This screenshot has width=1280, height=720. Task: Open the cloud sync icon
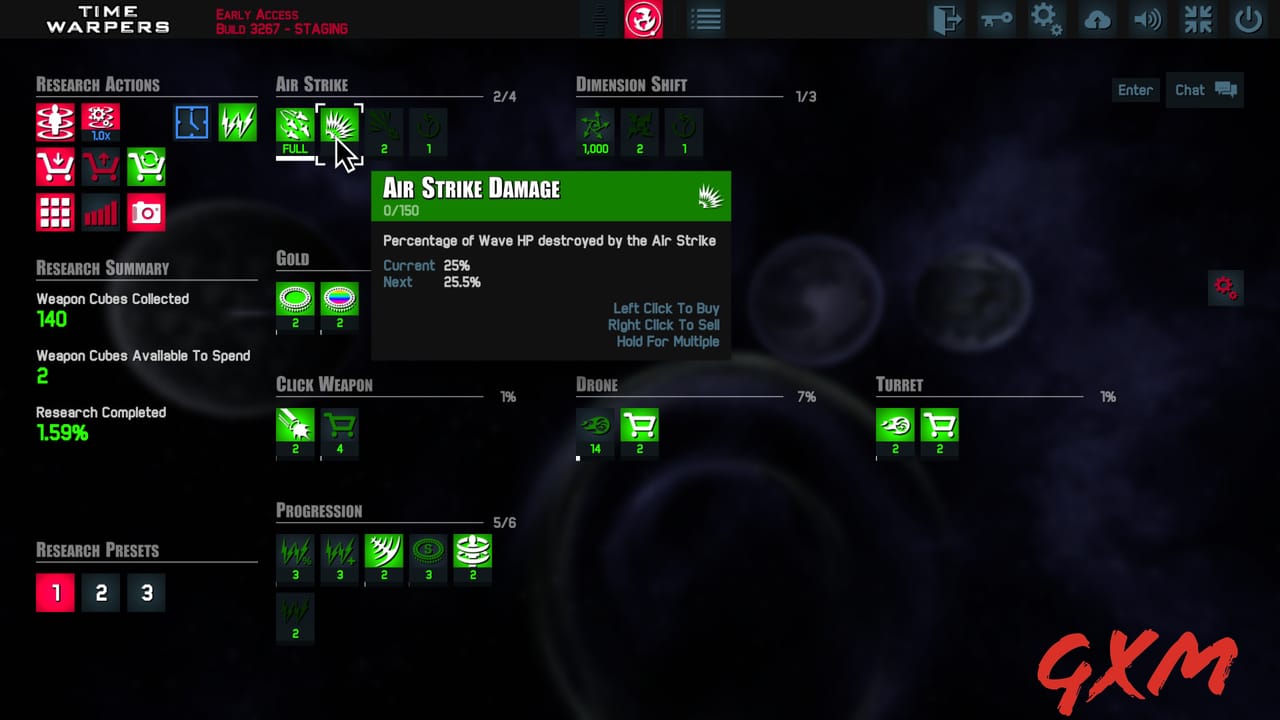(x=1097, y=19)
